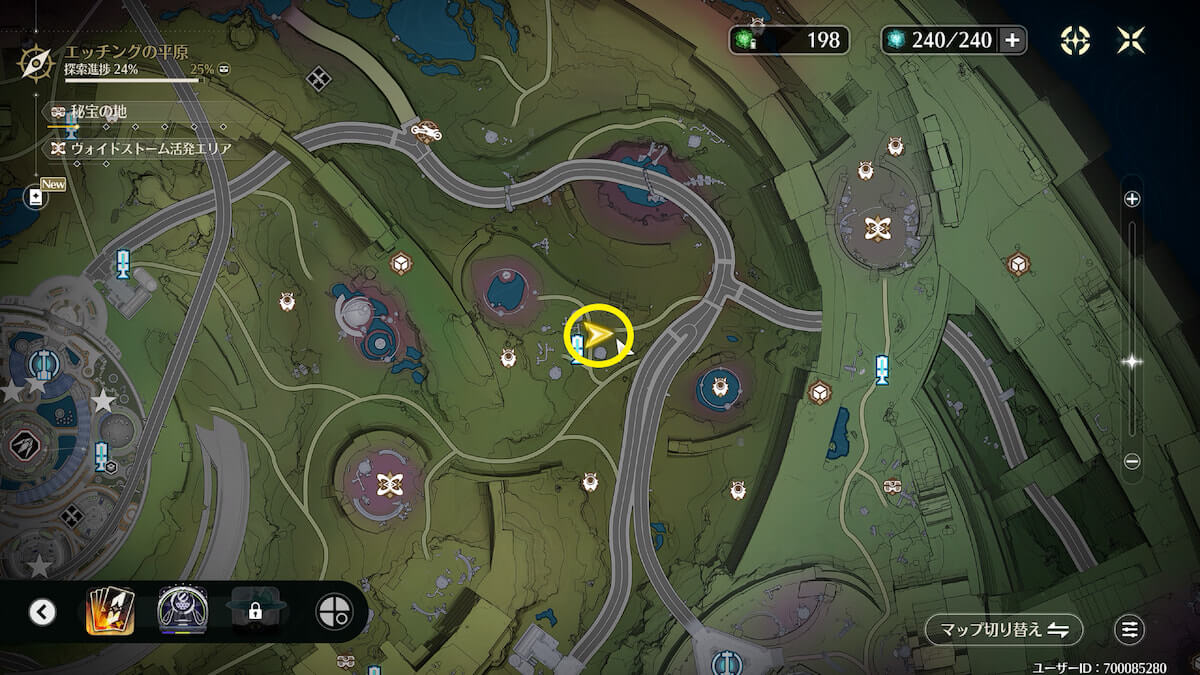
Task: Click the yellow player arrow marker
Action: [598, 337]
